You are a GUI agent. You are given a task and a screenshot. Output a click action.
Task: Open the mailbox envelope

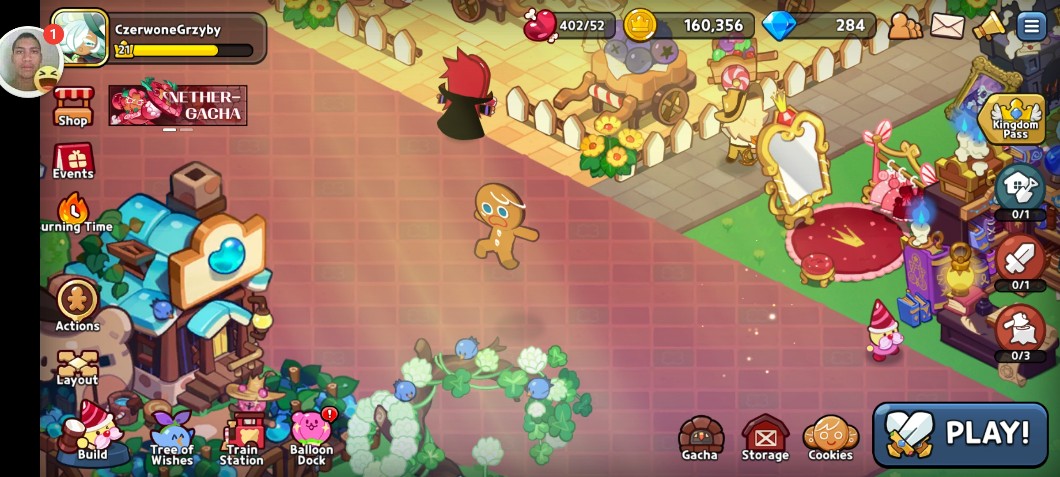[x=947, y=25]
